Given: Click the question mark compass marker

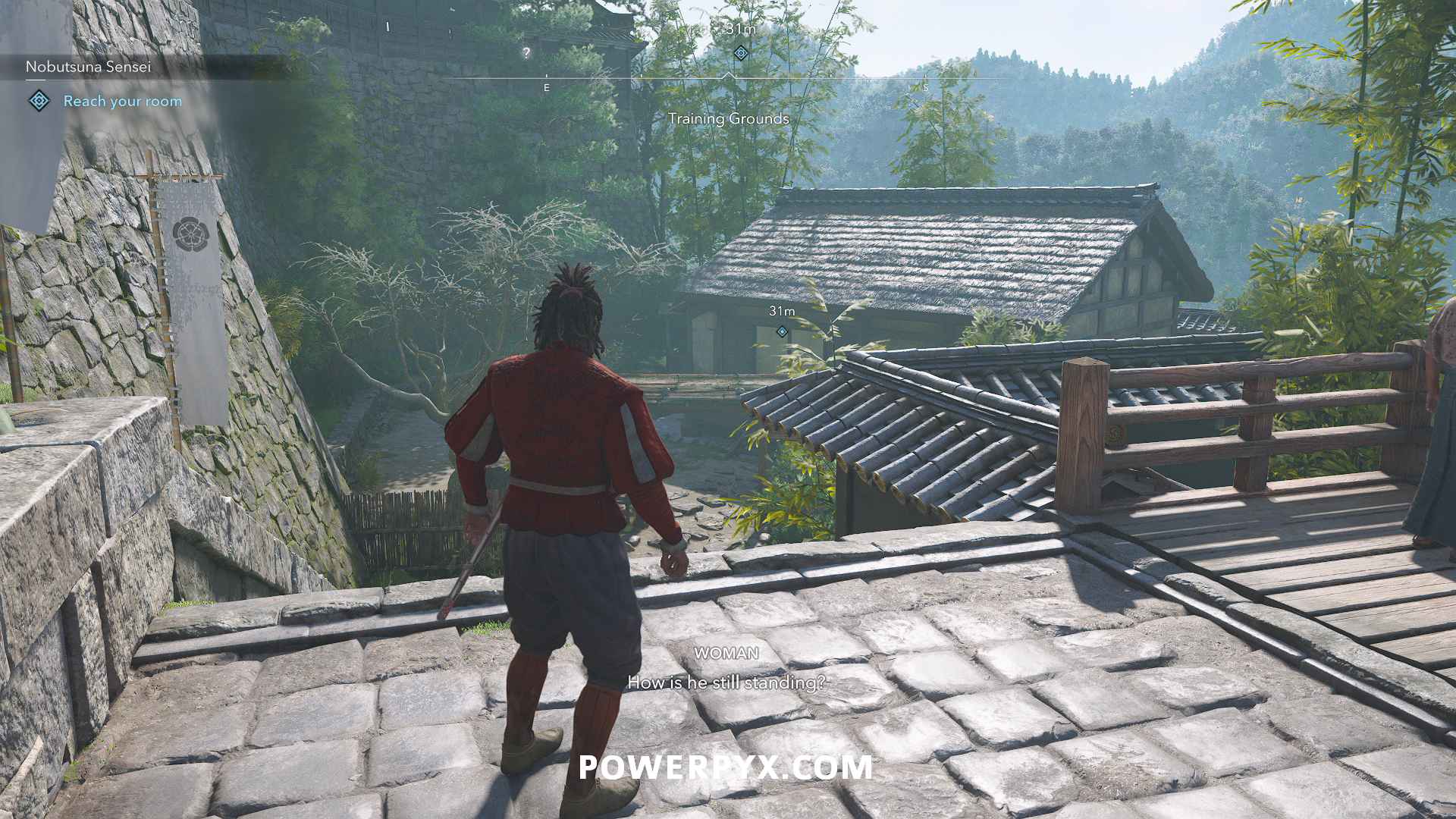Looking at the screenshot, I should (526, 53).
